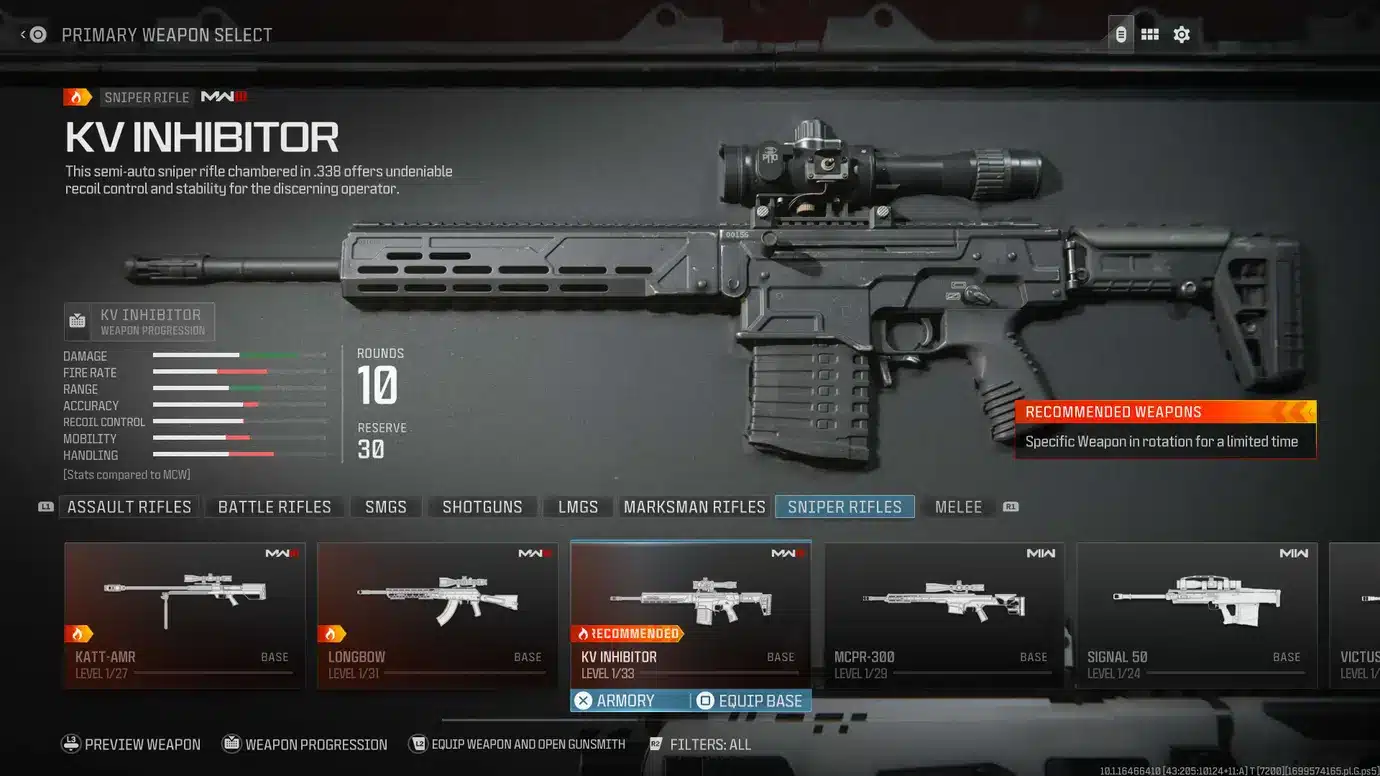Click the flame icon on the KATT-AMR card
Image resolution: width=1380 pixels, height=776 pixels.
[79, 632]
